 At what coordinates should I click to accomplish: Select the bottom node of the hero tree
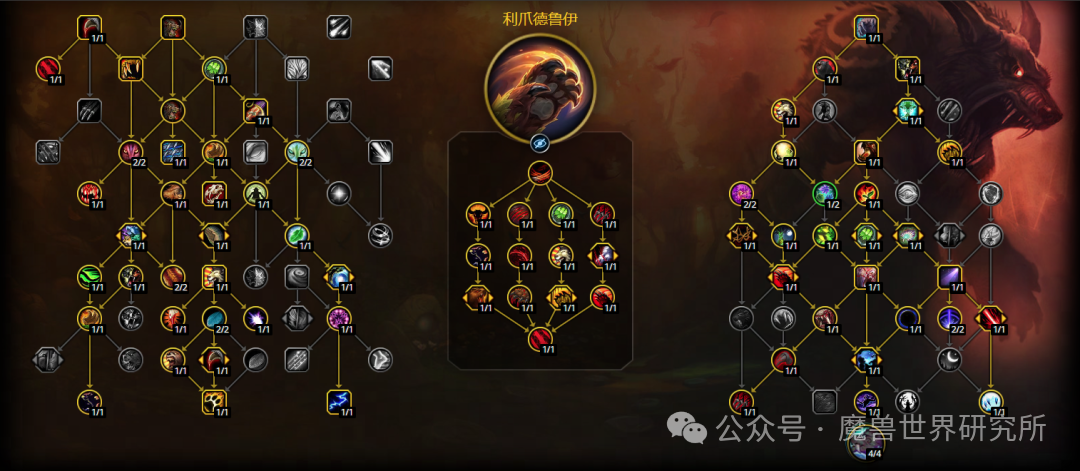coord(540,340)
